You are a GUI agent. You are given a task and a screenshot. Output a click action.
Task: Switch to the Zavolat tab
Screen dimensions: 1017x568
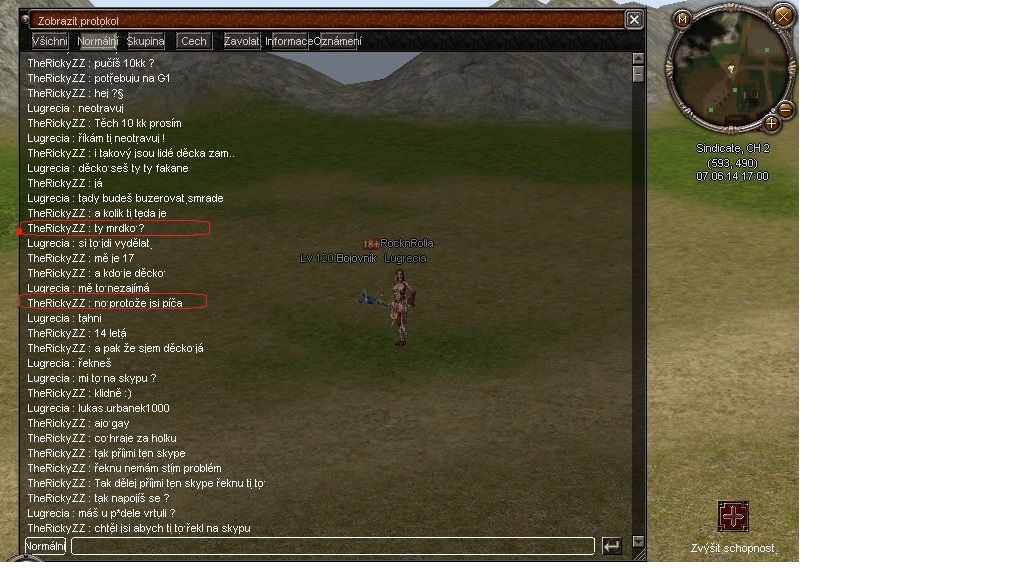241,41
